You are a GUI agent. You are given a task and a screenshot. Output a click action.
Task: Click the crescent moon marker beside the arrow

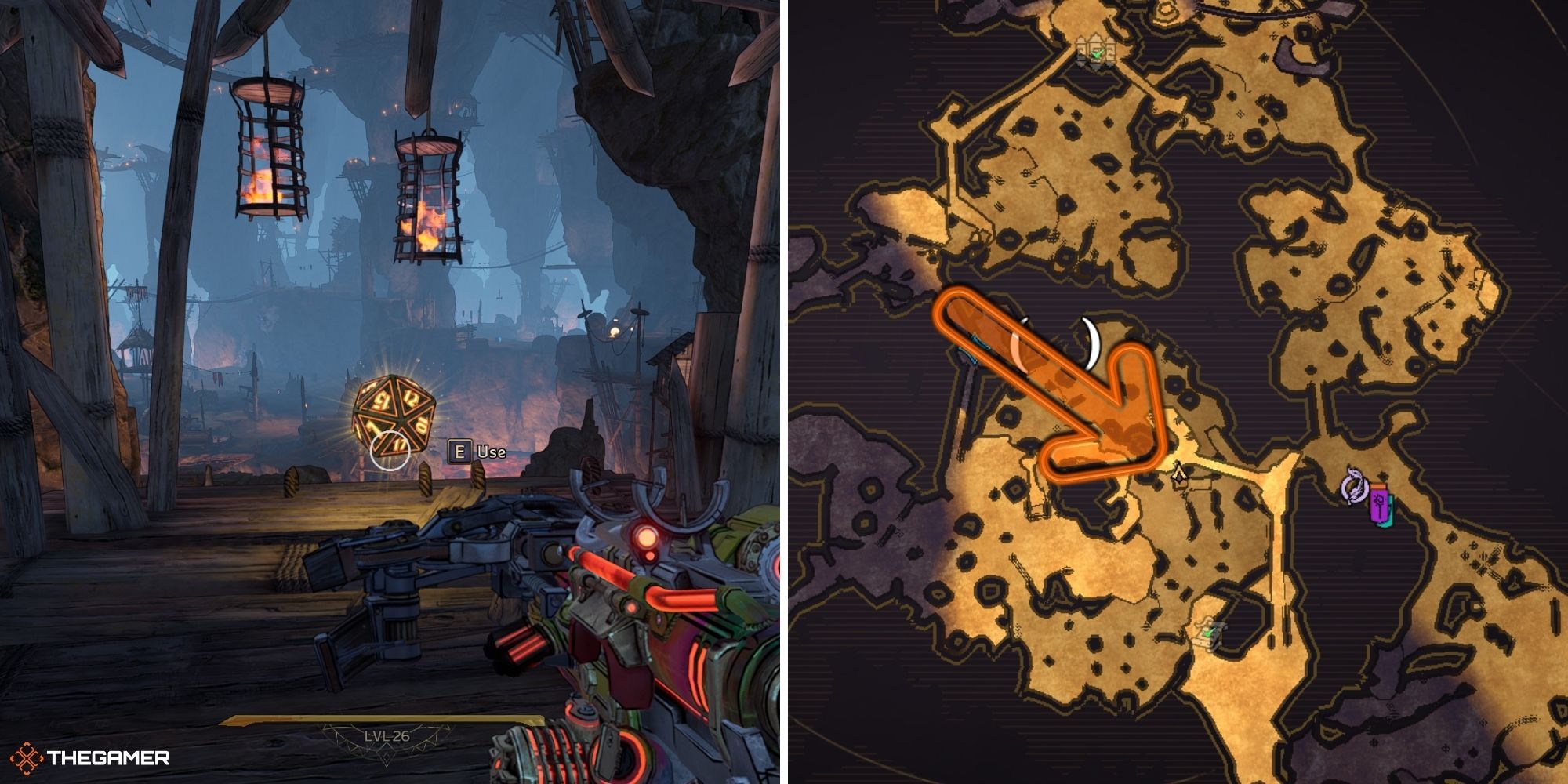point(1091,343)
